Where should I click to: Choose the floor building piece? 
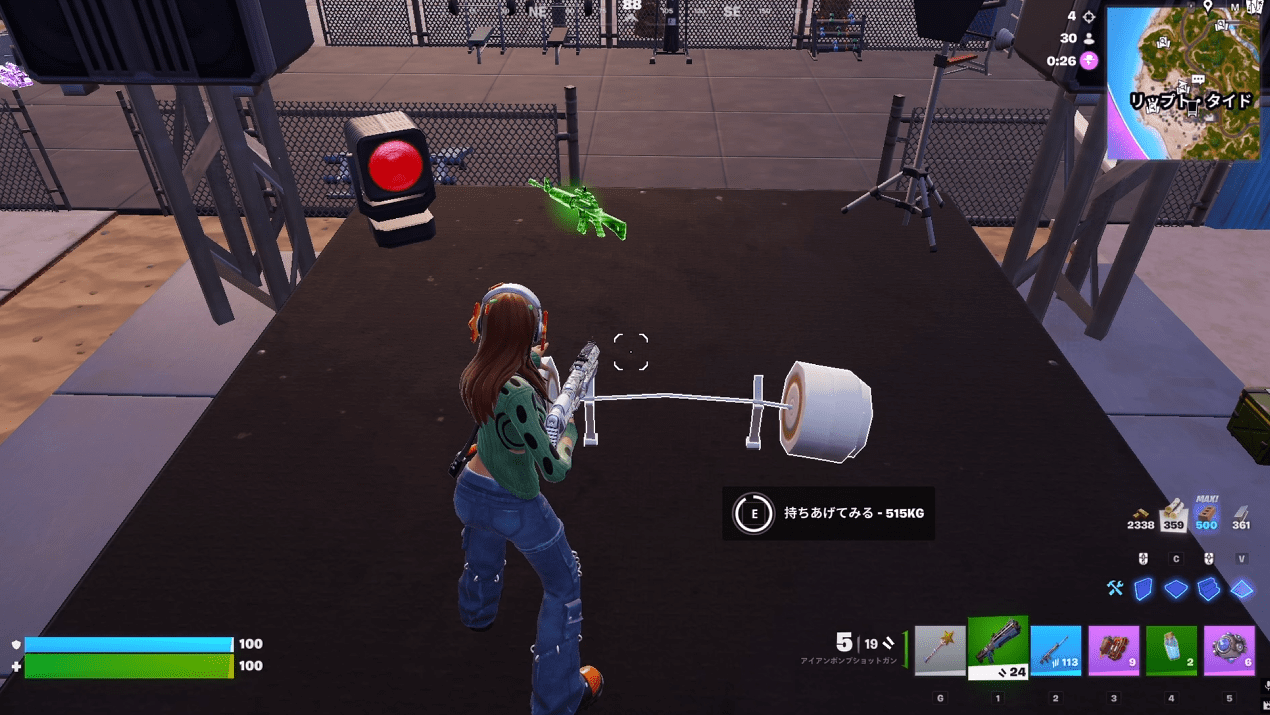[x=1176, y=589]
